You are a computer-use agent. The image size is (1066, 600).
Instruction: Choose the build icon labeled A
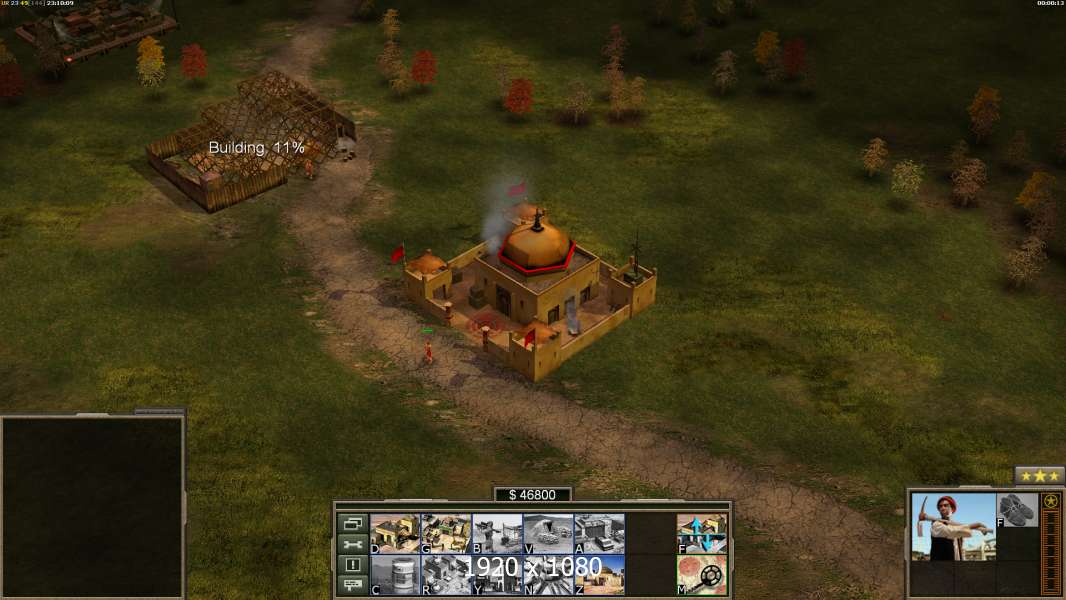(x=599, y=533)
